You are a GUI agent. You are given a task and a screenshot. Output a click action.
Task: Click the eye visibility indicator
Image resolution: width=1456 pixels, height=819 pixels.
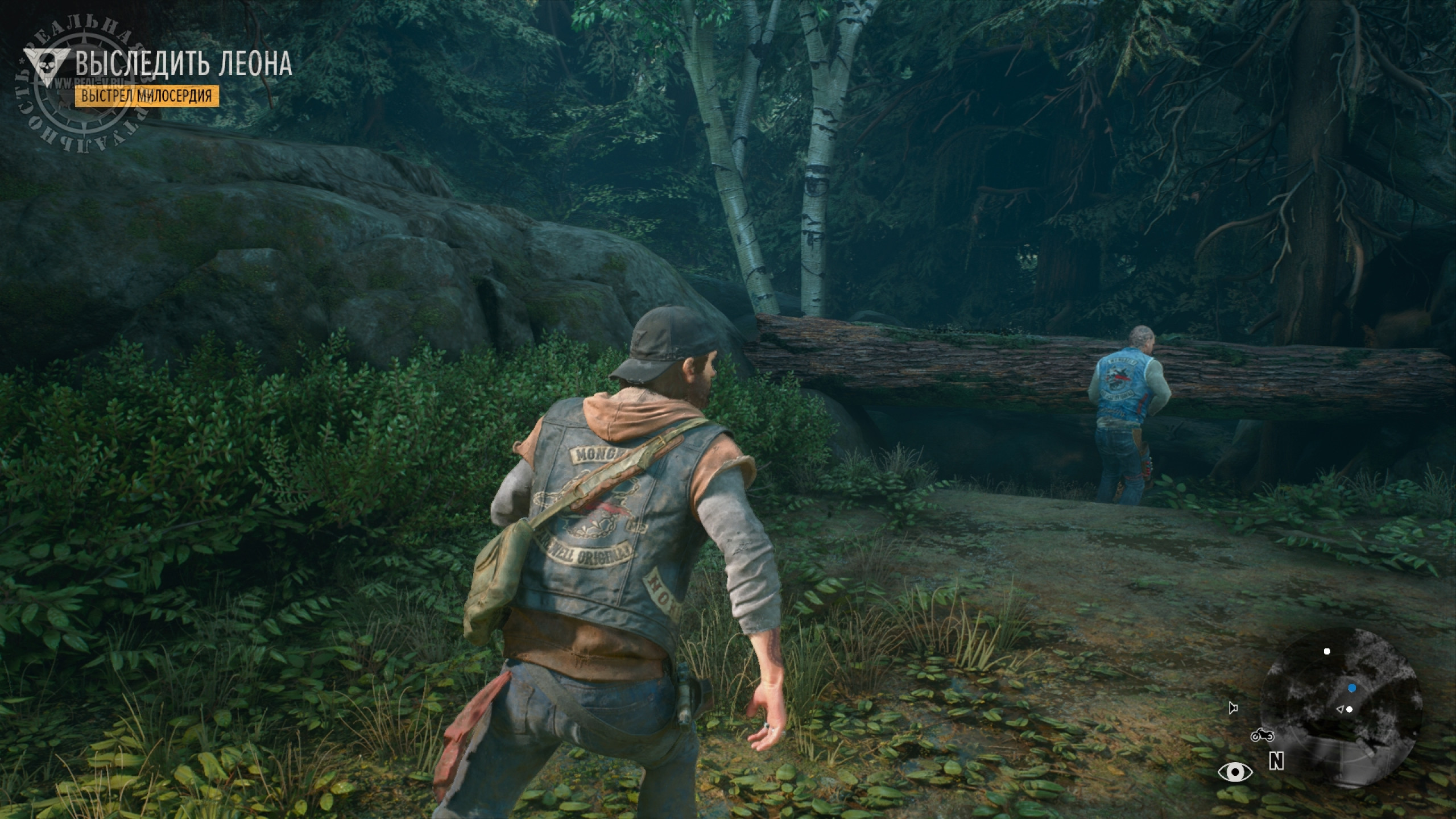pyautogui.click(x=1235, y=772)
